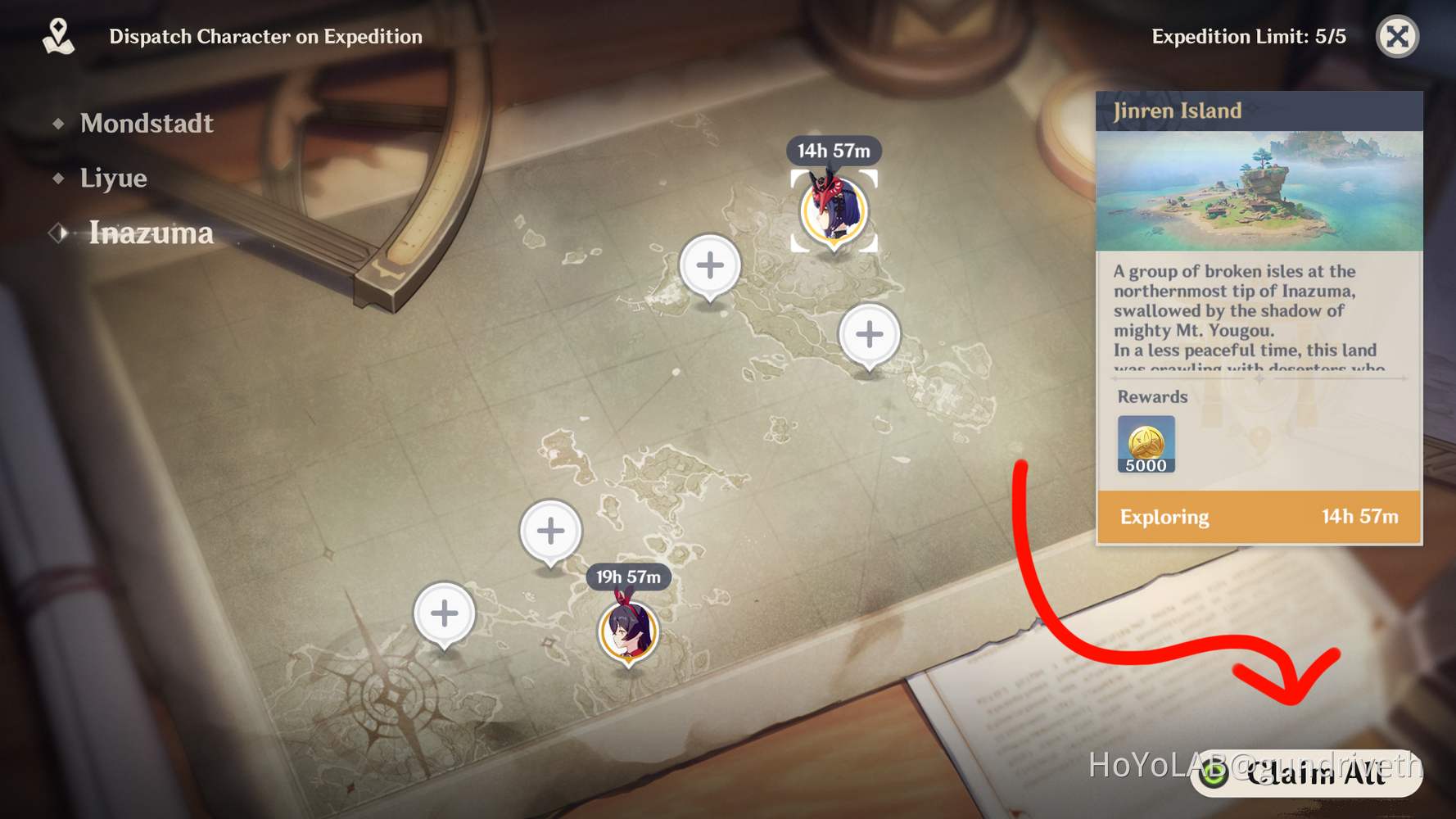Click the Mora 5000 reward icon
The image size is (1456, 819).
[x=1145, y=442]
